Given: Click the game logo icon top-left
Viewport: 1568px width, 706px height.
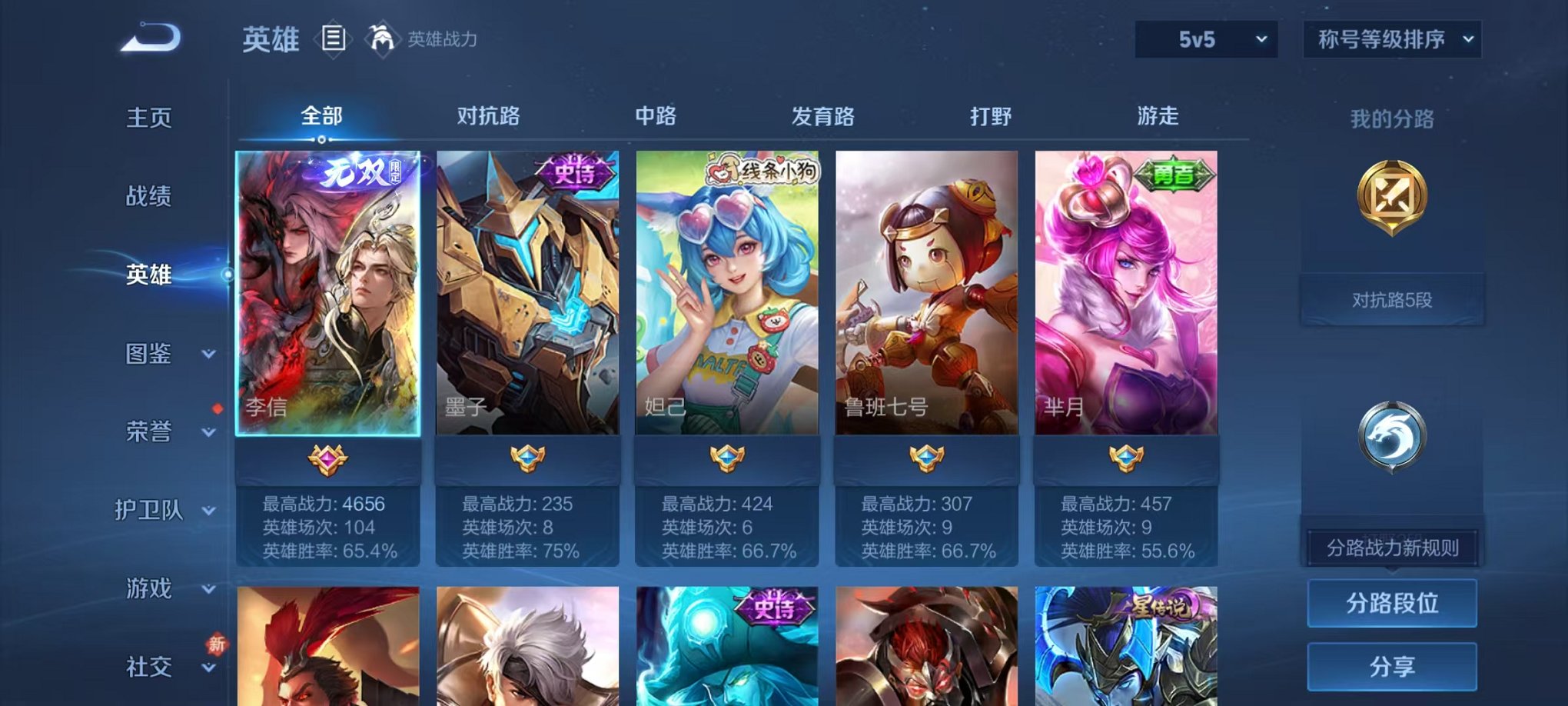Looking at the screenshot, I should (151, 35).
